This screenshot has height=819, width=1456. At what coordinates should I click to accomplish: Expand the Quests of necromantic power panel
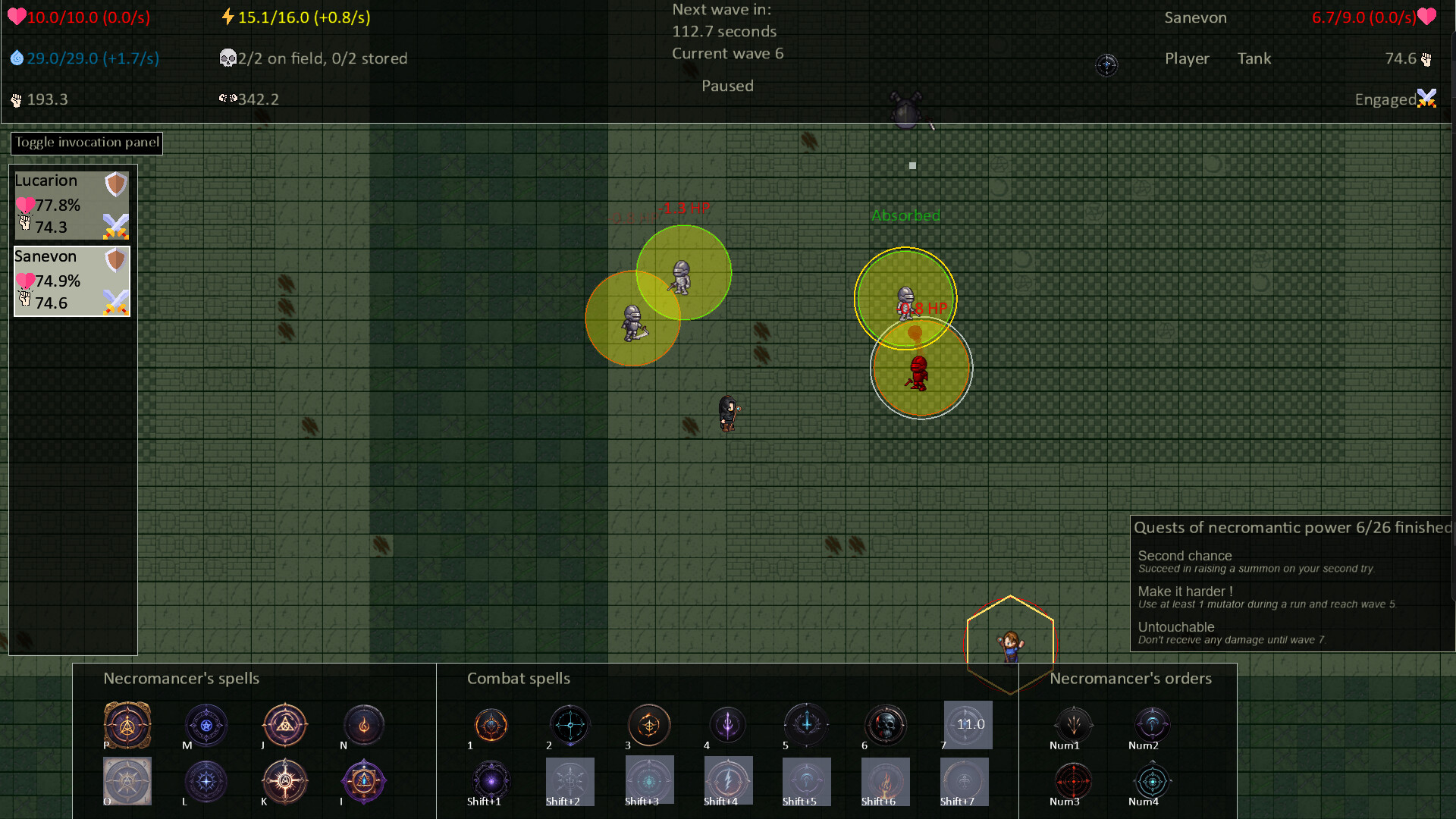tap(1289, 527)
